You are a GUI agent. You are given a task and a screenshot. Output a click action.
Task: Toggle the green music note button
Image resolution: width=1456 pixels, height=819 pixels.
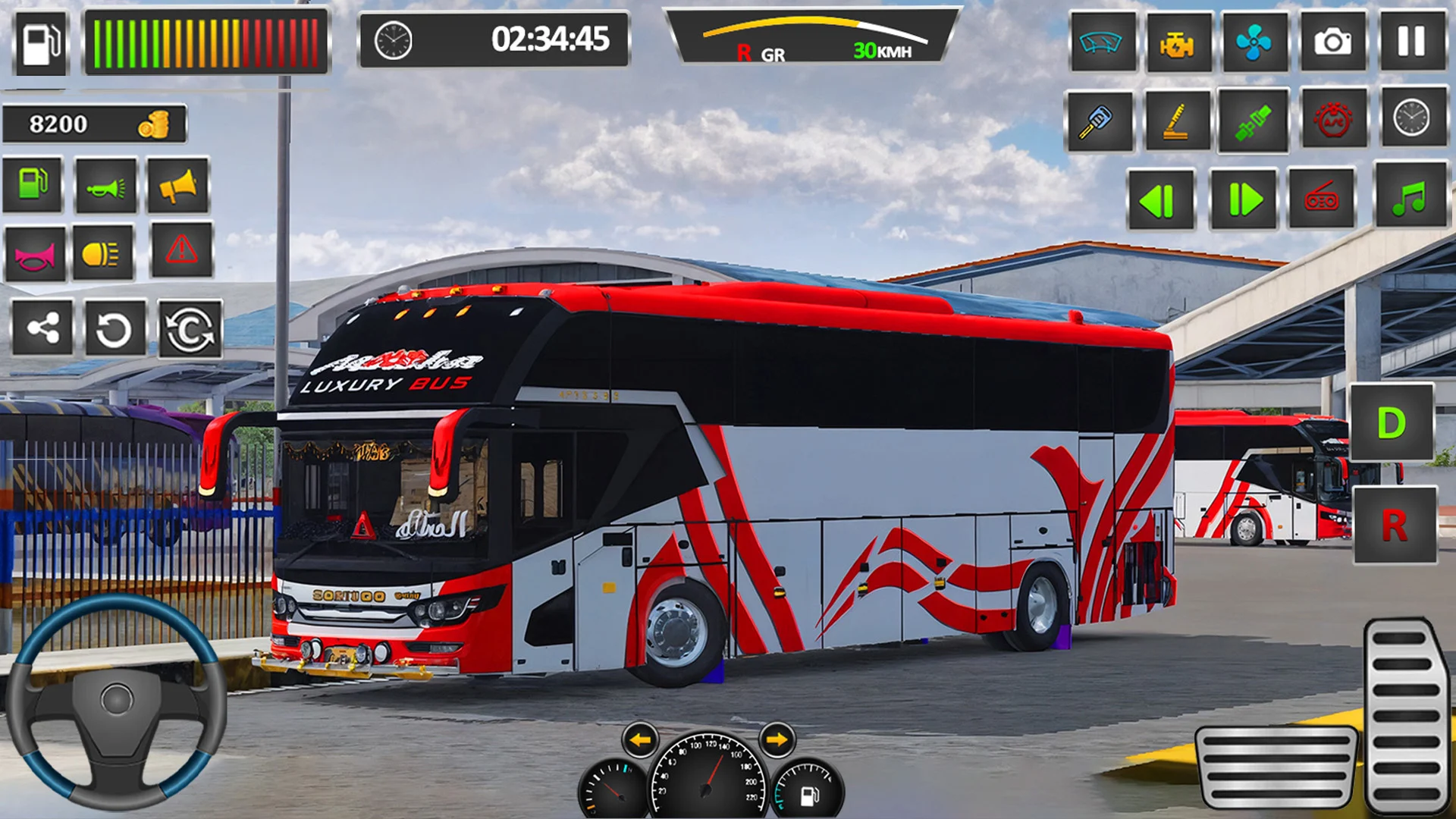click(1409, 197)
